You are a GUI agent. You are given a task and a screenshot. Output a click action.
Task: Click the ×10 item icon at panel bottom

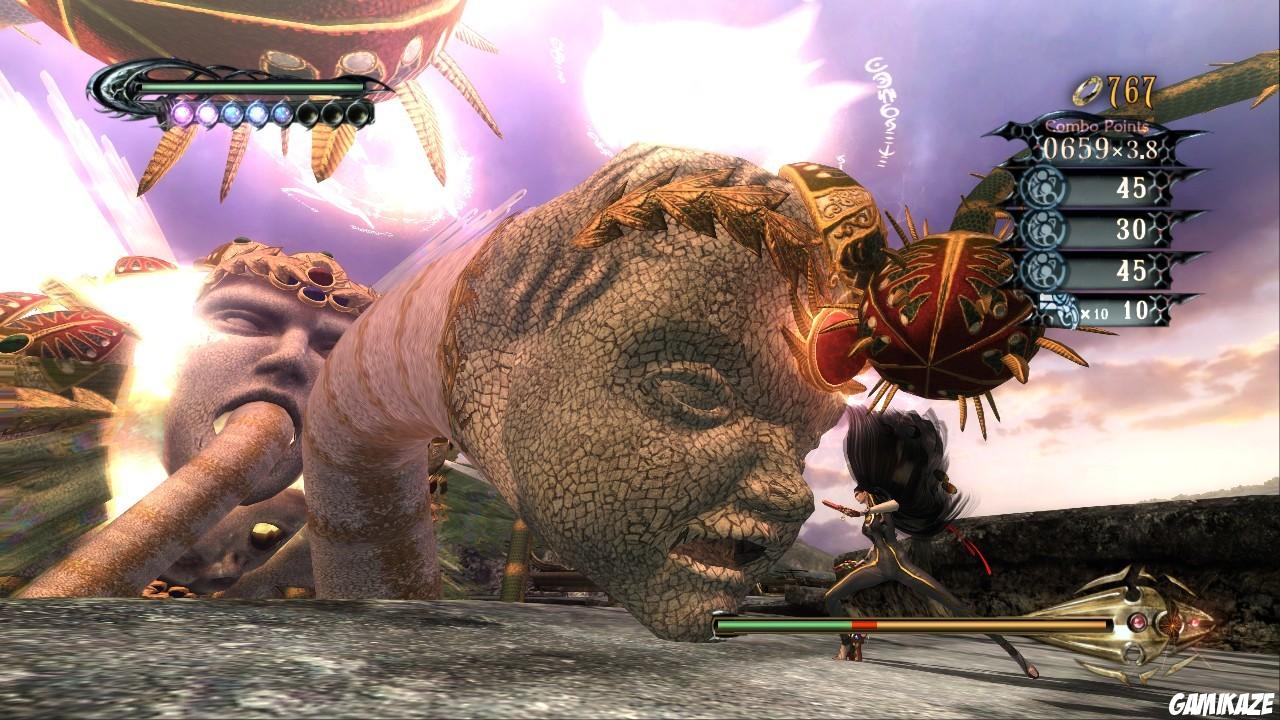pyautogui.click(x=1057, y=310)
